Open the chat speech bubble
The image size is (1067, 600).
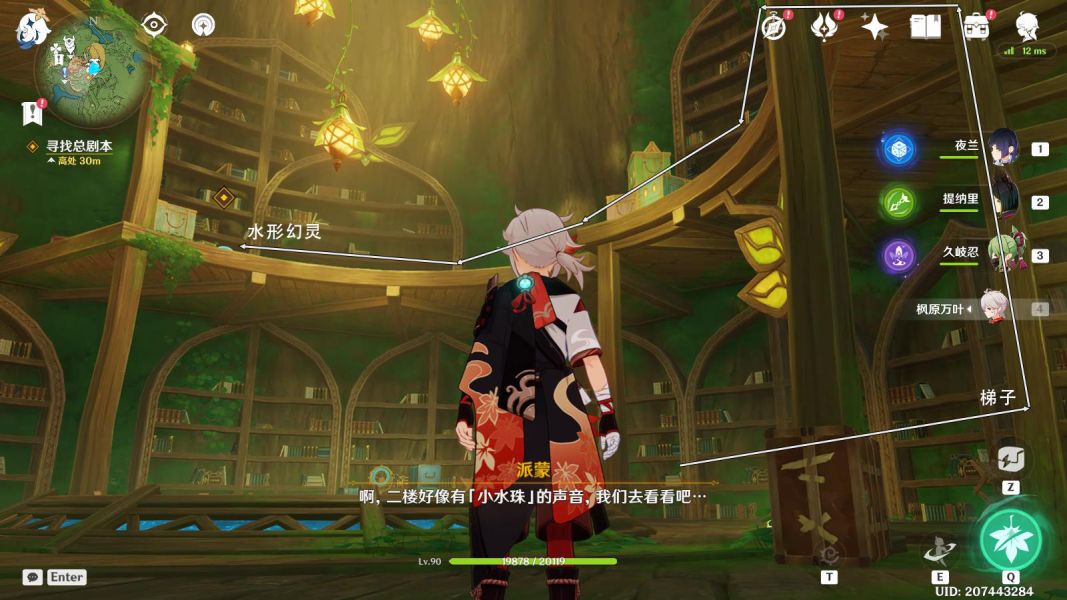33,577
